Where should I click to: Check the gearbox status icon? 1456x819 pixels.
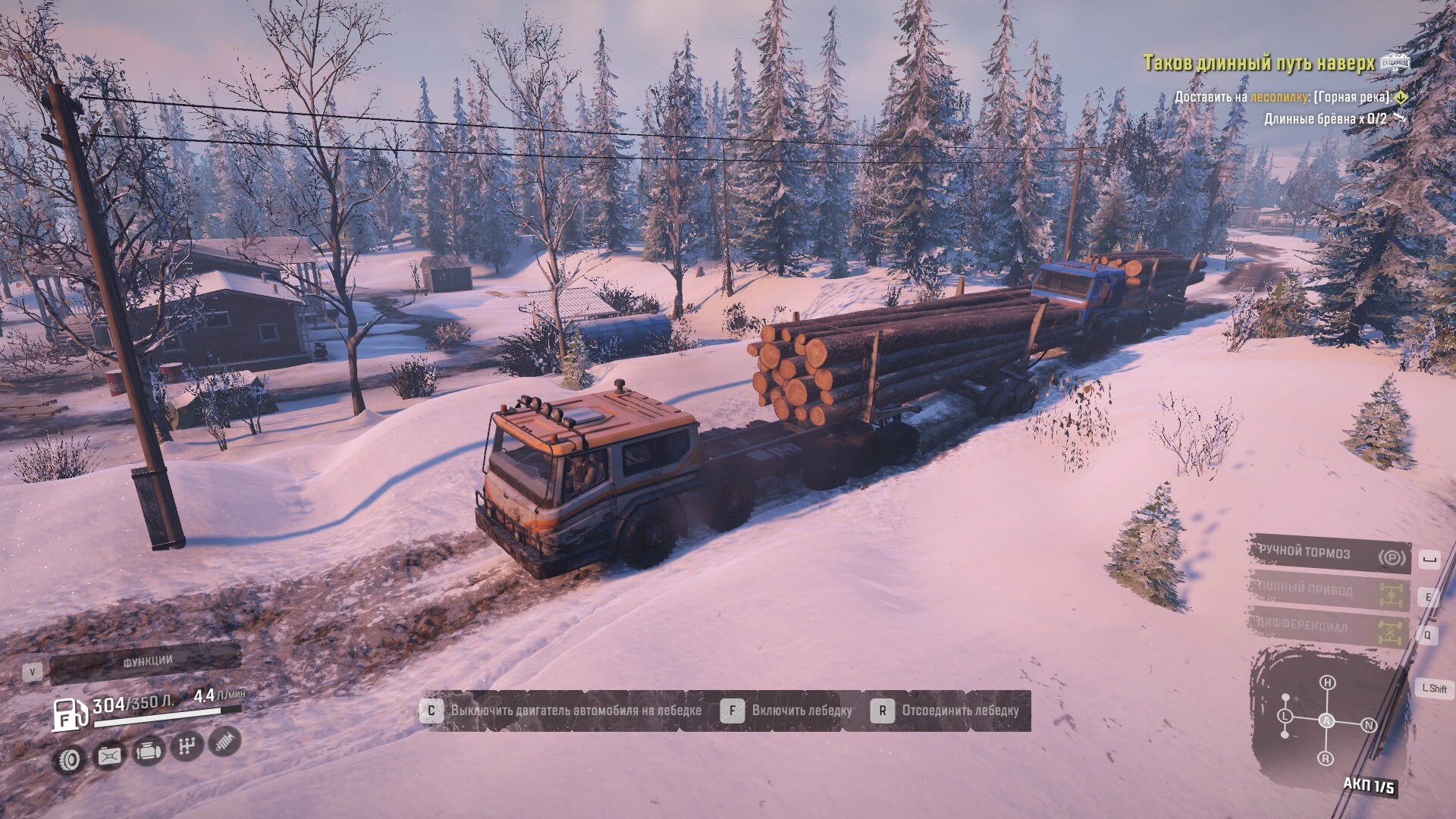pos(187,746)
